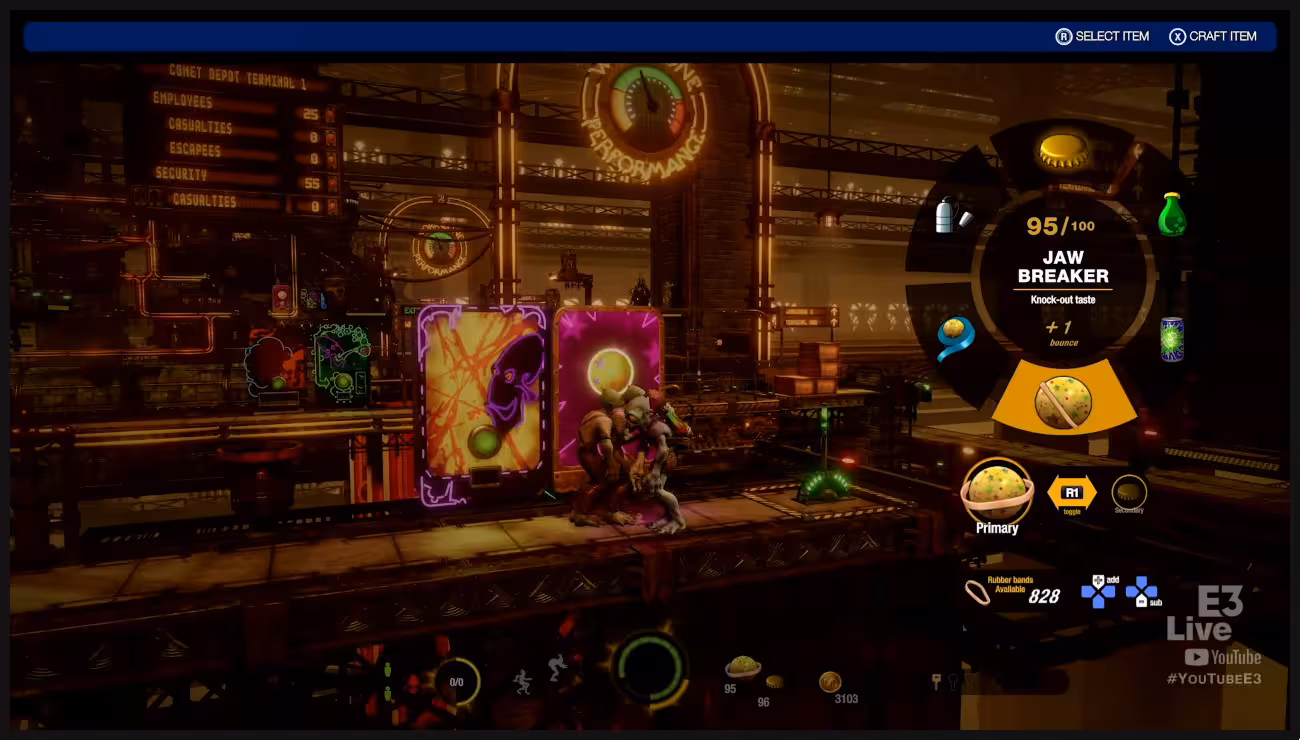
Task: Click the Jaw Breaker HUD inventory icon
Action: click(x=743, y=666)
